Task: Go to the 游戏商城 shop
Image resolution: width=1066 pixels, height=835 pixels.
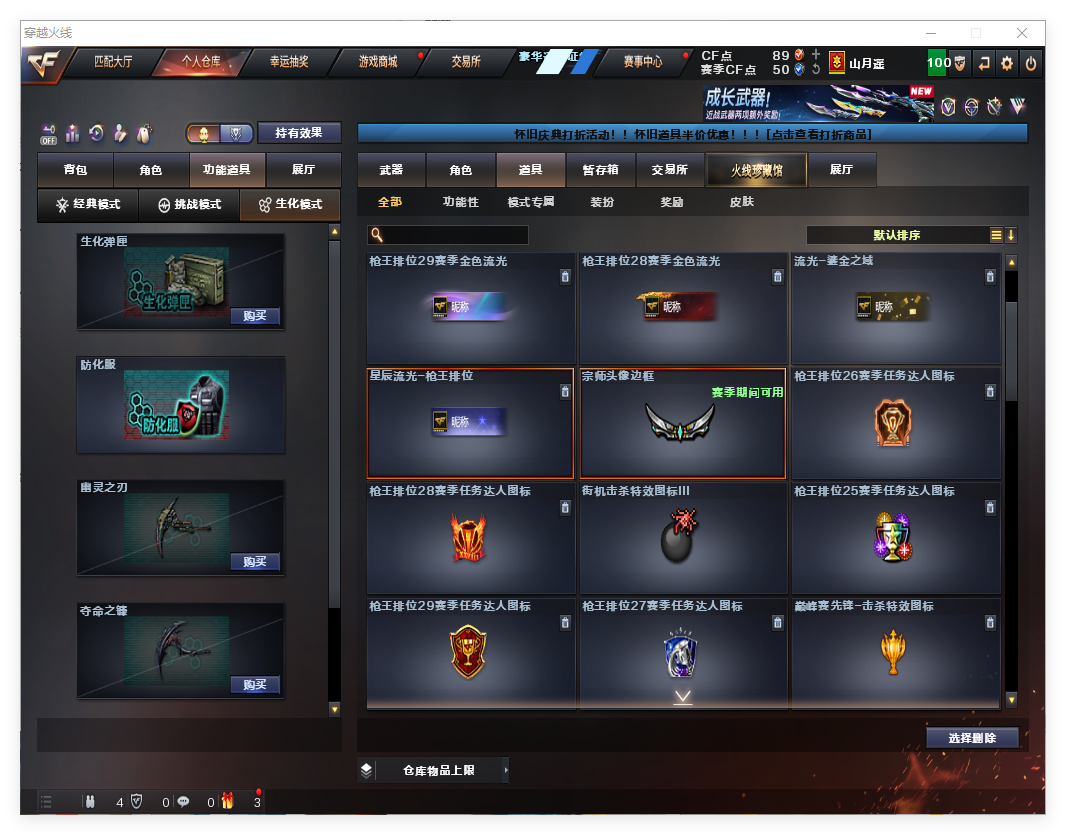Action: tap(377, 62)
